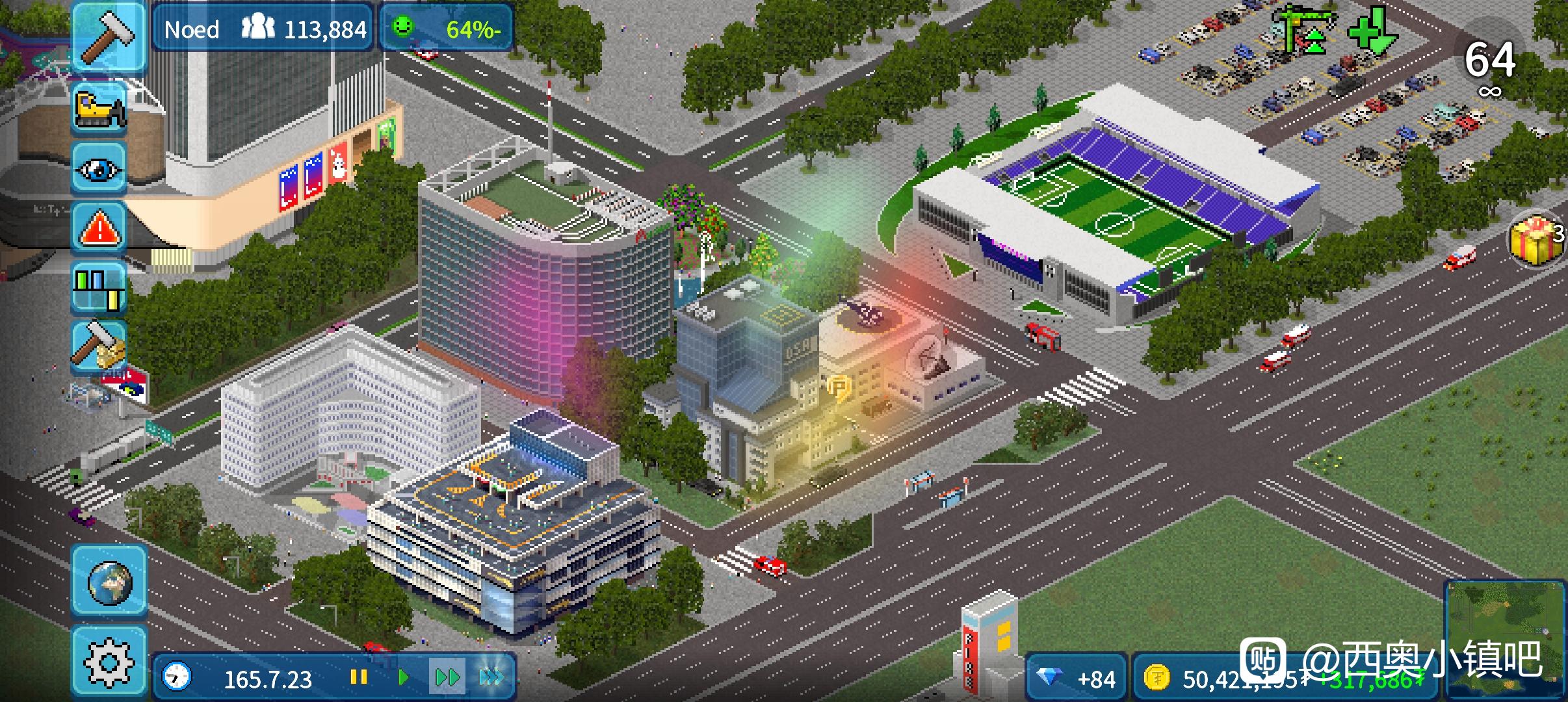Open the city statistics chart button
This screenshot has height=702, width=1568.
pyautogui.click(x=99, y=289)
